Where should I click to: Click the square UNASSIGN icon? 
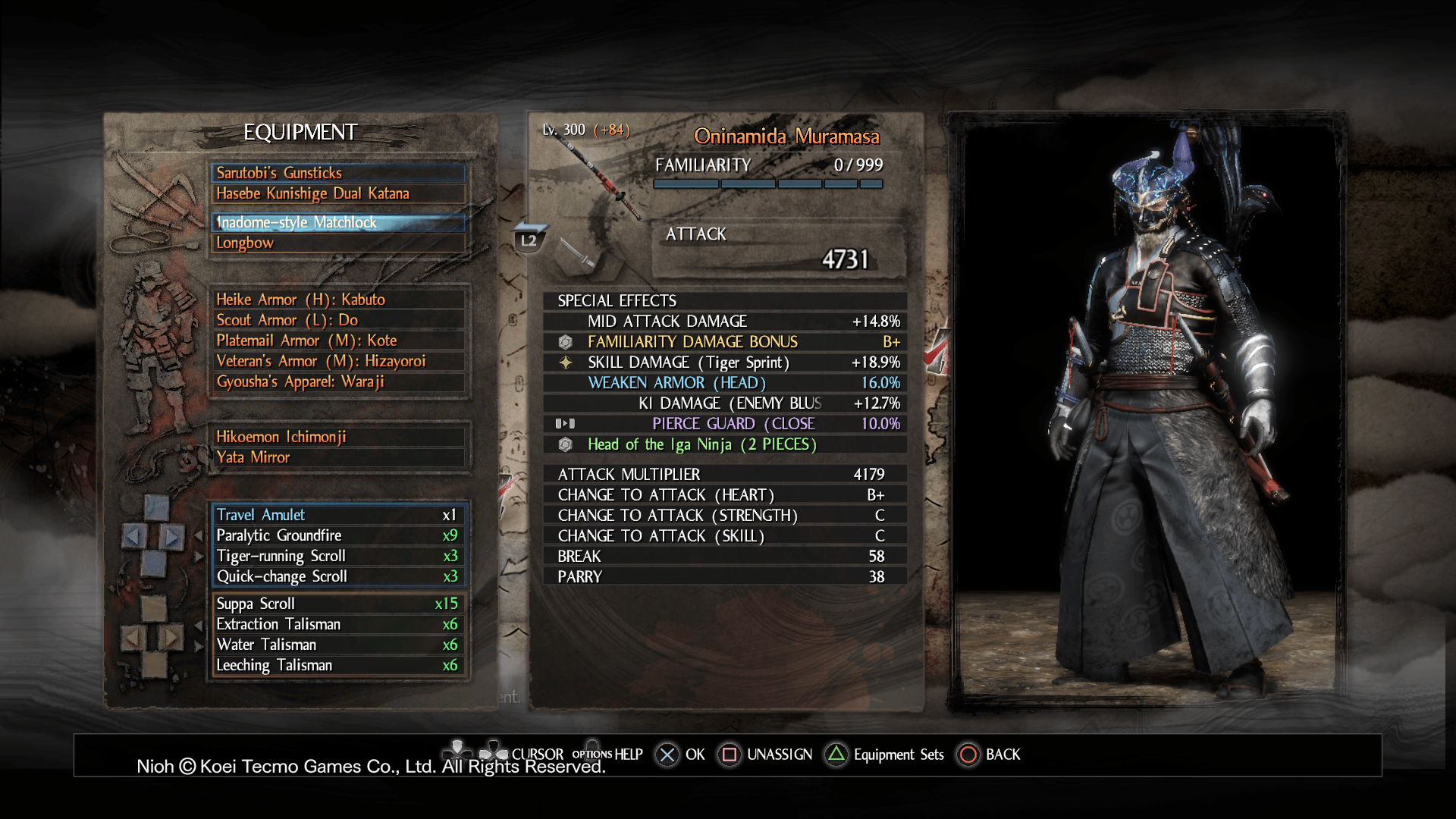729,755
